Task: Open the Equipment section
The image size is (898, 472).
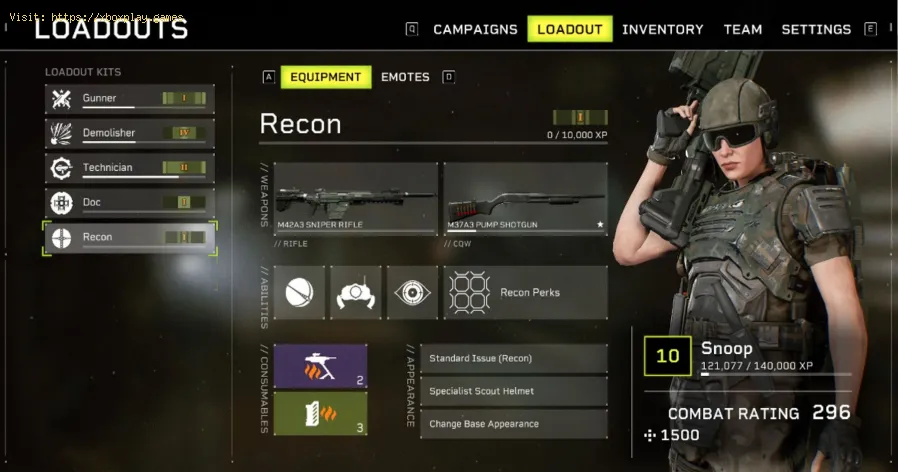Action: 326,77
